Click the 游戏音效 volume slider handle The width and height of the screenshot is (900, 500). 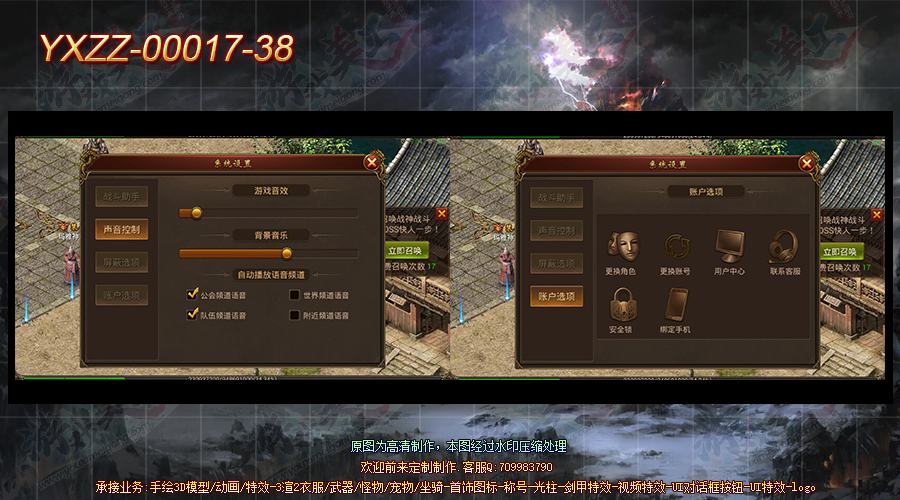(197, 212)
